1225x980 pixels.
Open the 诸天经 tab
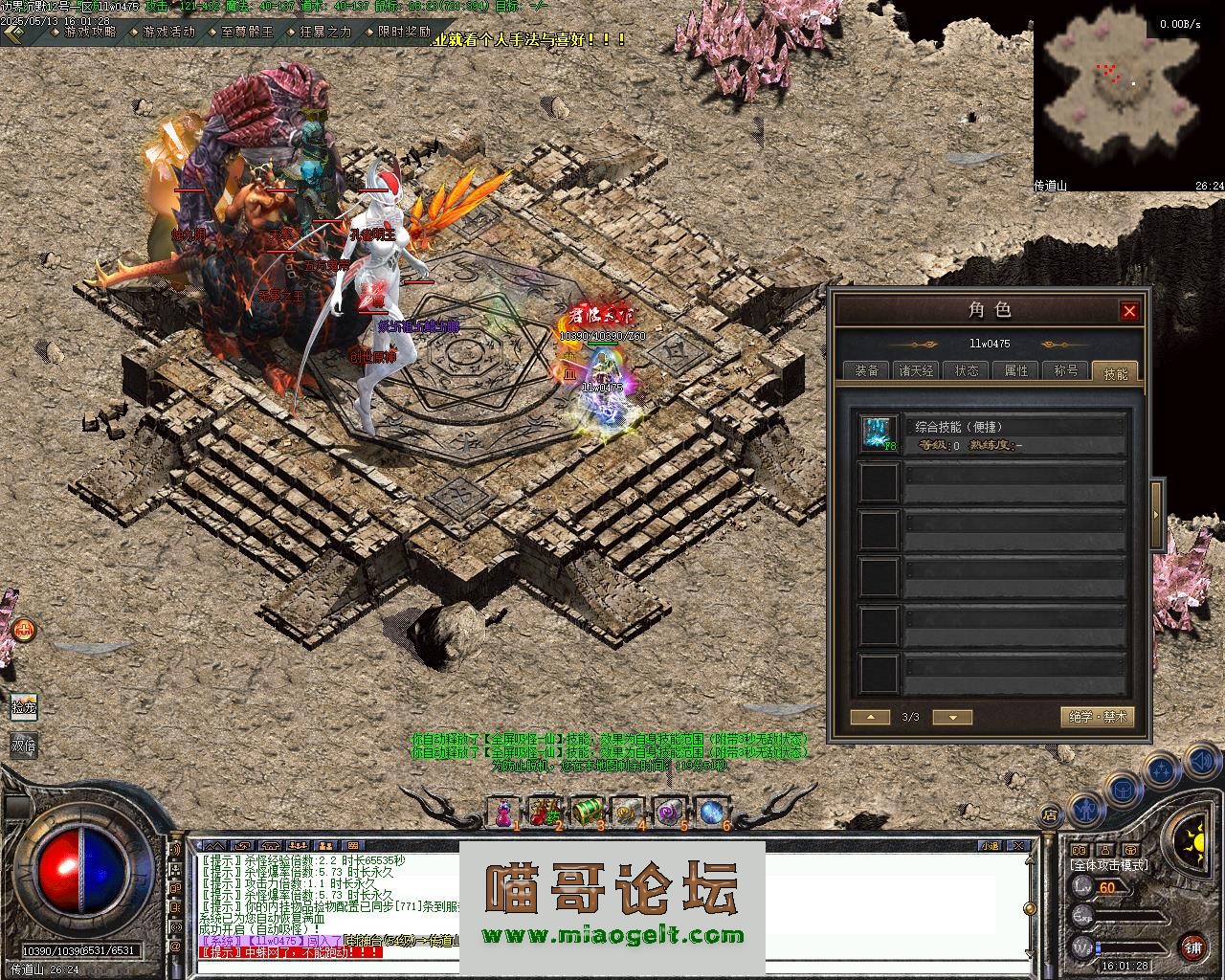[916, 370]
